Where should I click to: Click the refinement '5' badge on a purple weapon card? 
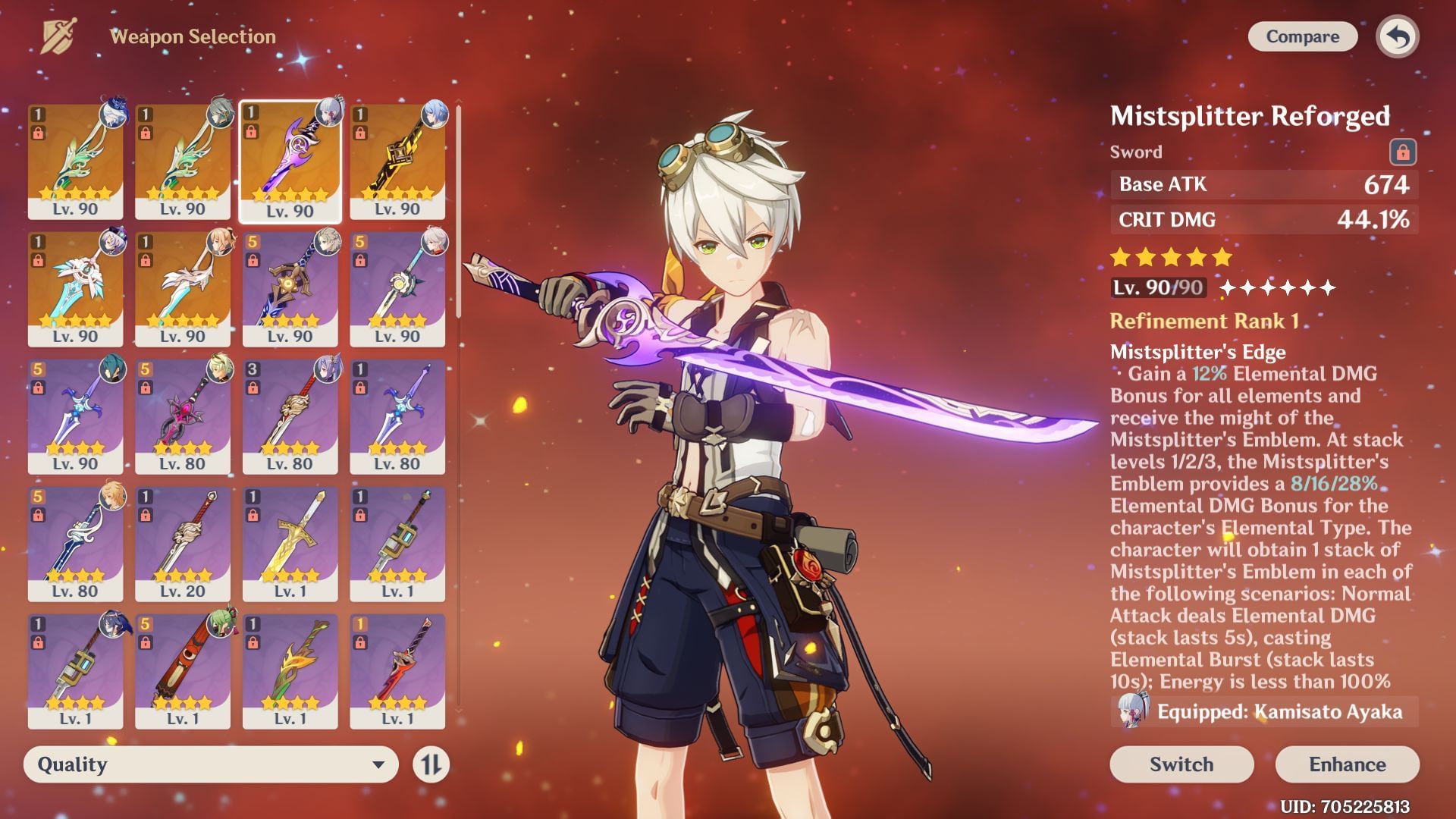tap(38, 371)
